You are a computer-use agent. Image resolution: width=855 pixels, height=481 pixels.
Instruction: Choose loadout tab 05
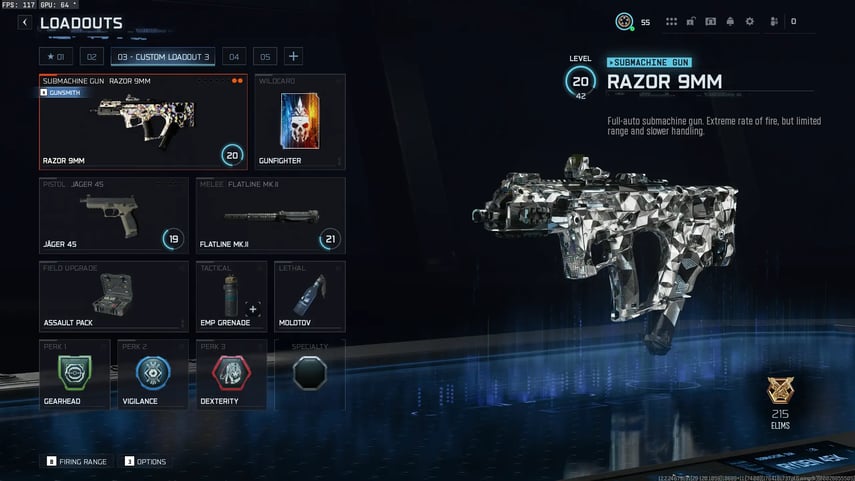264,56
